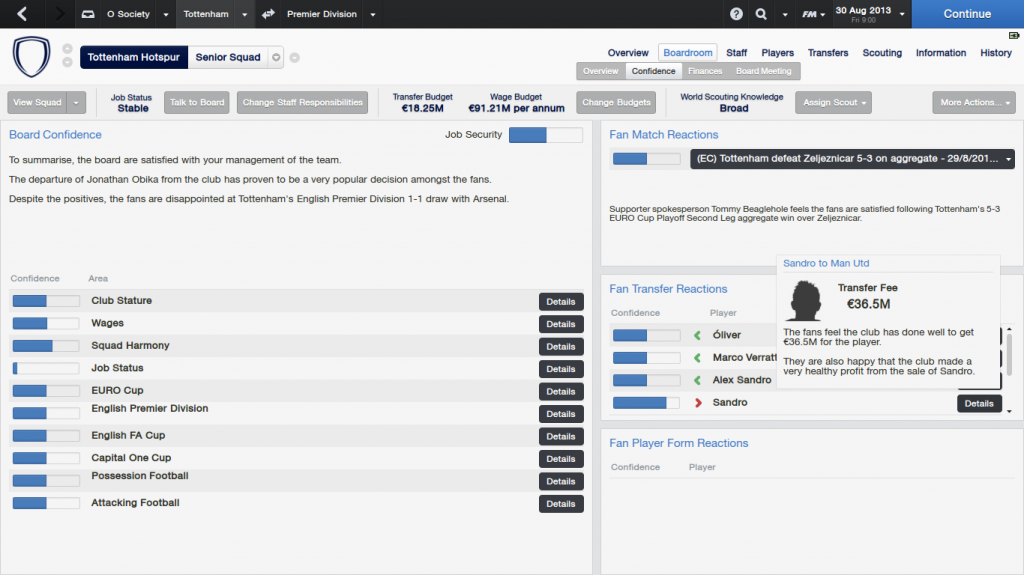This screenshot has width=1024, height=575.
Task: Open the Transfers section
Action: 828,53
